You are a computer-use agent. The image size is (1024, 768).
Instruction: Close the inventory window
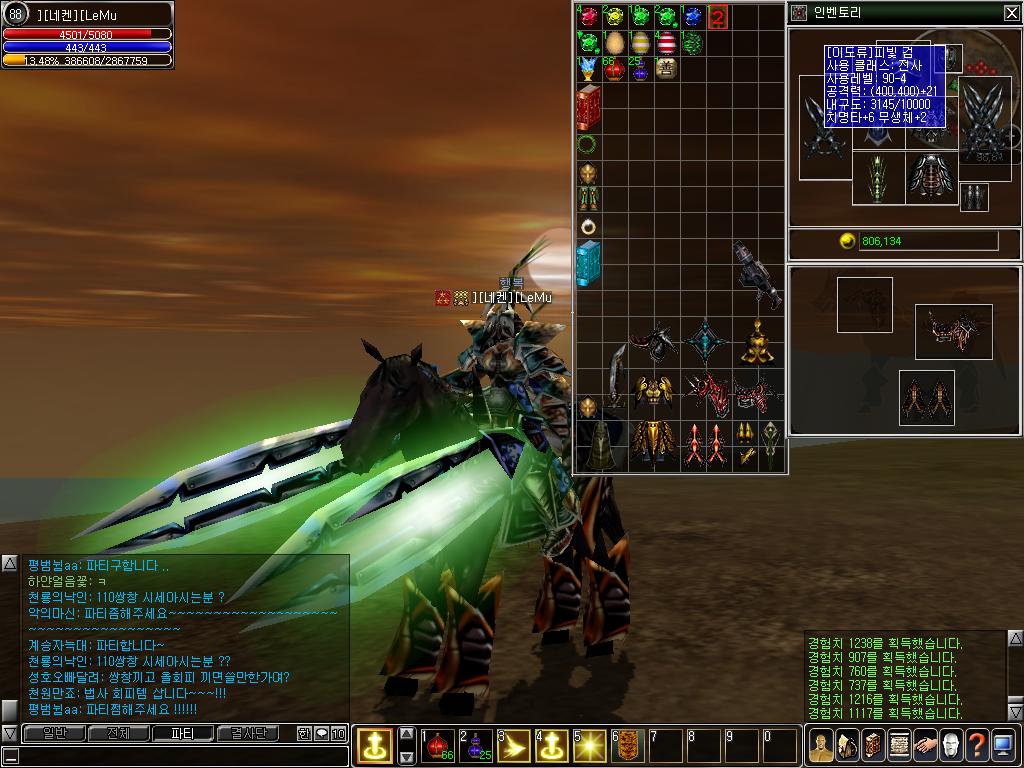tap(1011, 13)
